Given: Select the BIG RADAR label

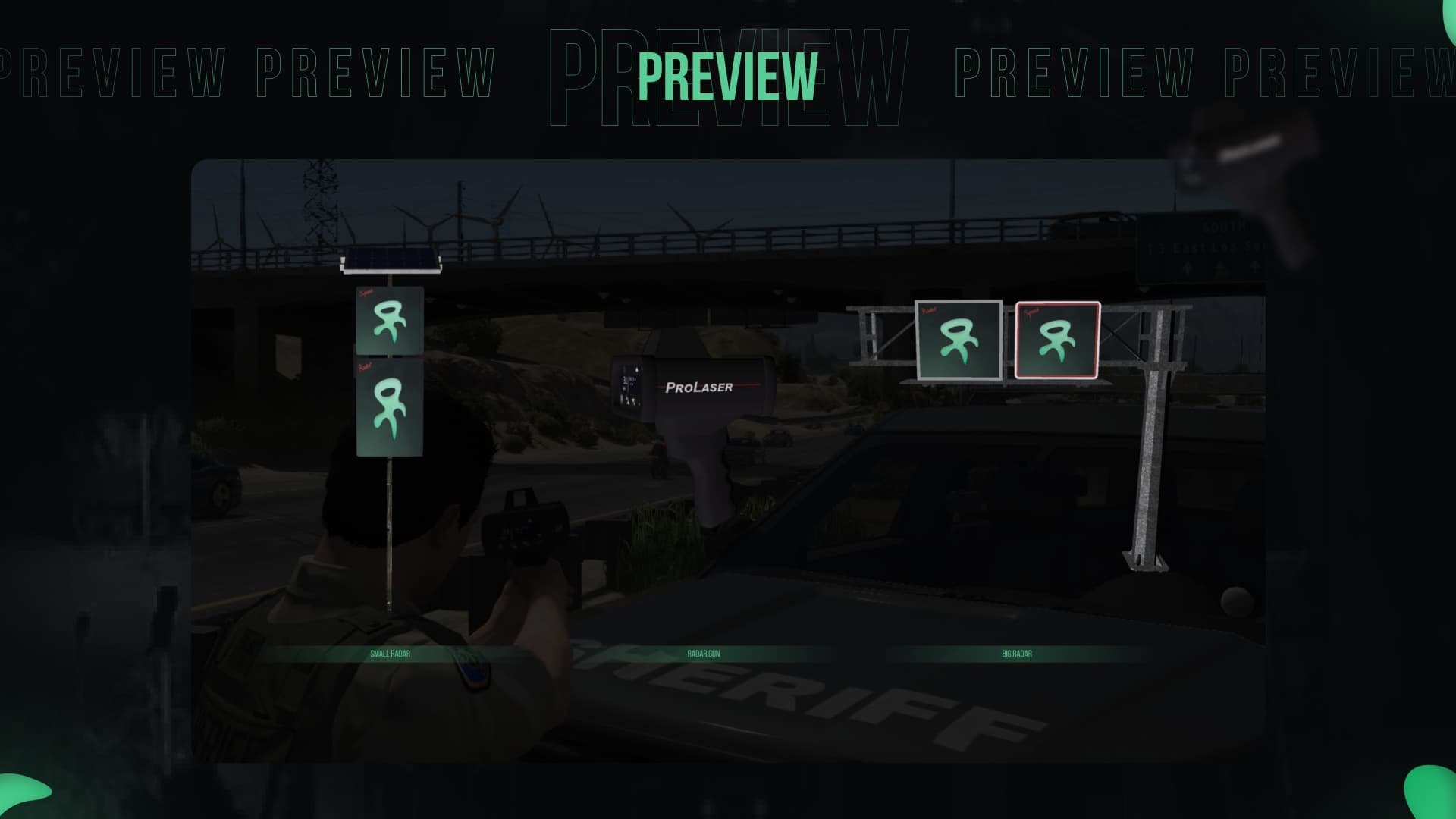Looking at the screenshot, I should 1016,652.
